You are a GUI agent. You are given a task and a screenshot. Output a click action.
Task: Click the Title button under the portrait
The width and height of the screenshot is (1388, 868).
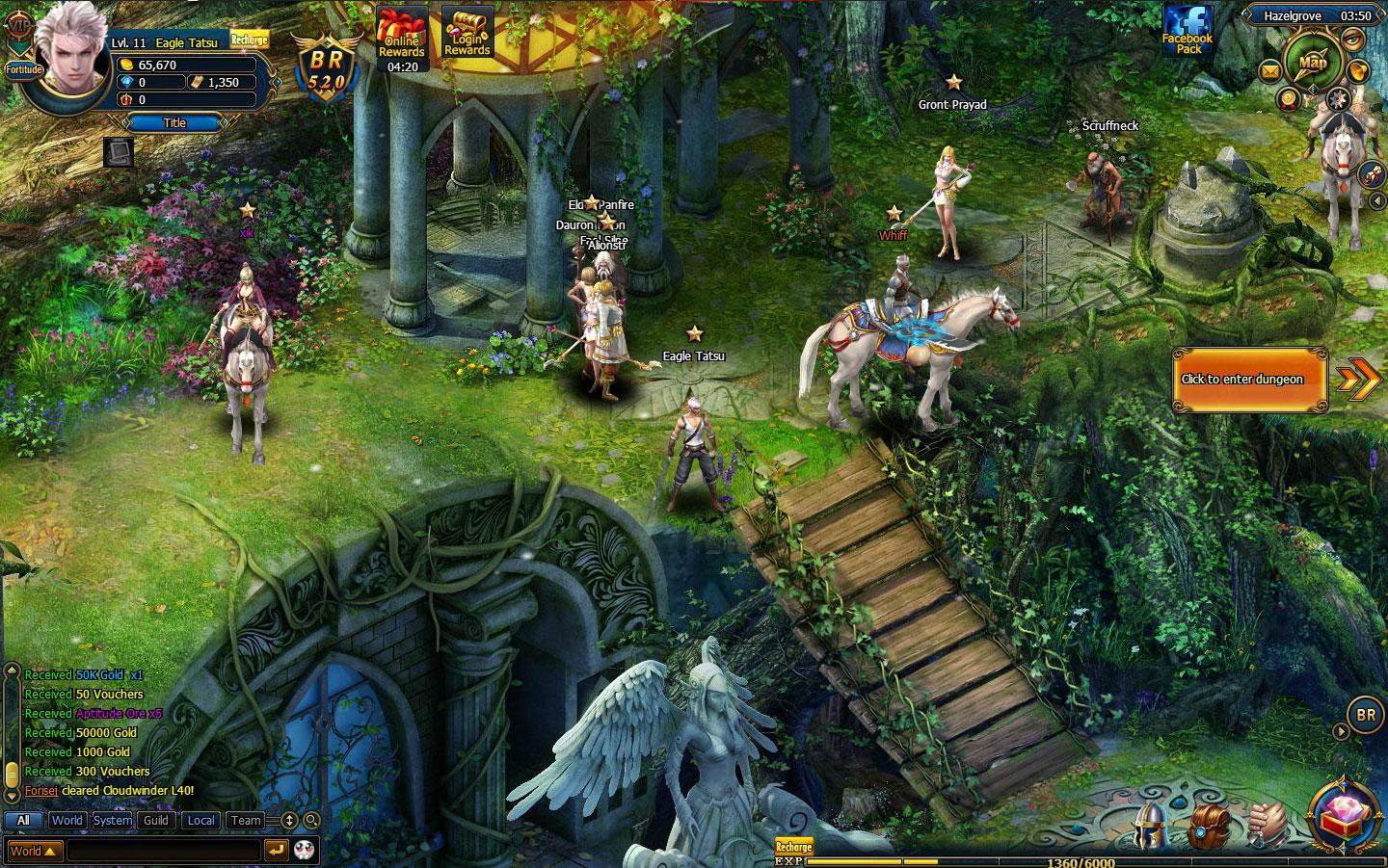[x=174, y=122]
